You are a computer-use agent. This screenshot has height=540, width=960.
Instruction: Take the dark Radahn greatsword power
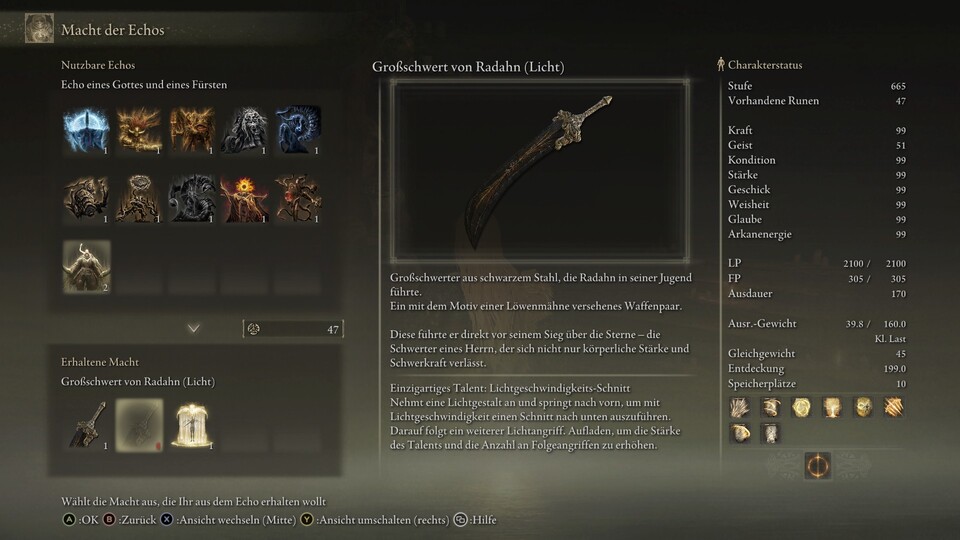tap(87, 423)
